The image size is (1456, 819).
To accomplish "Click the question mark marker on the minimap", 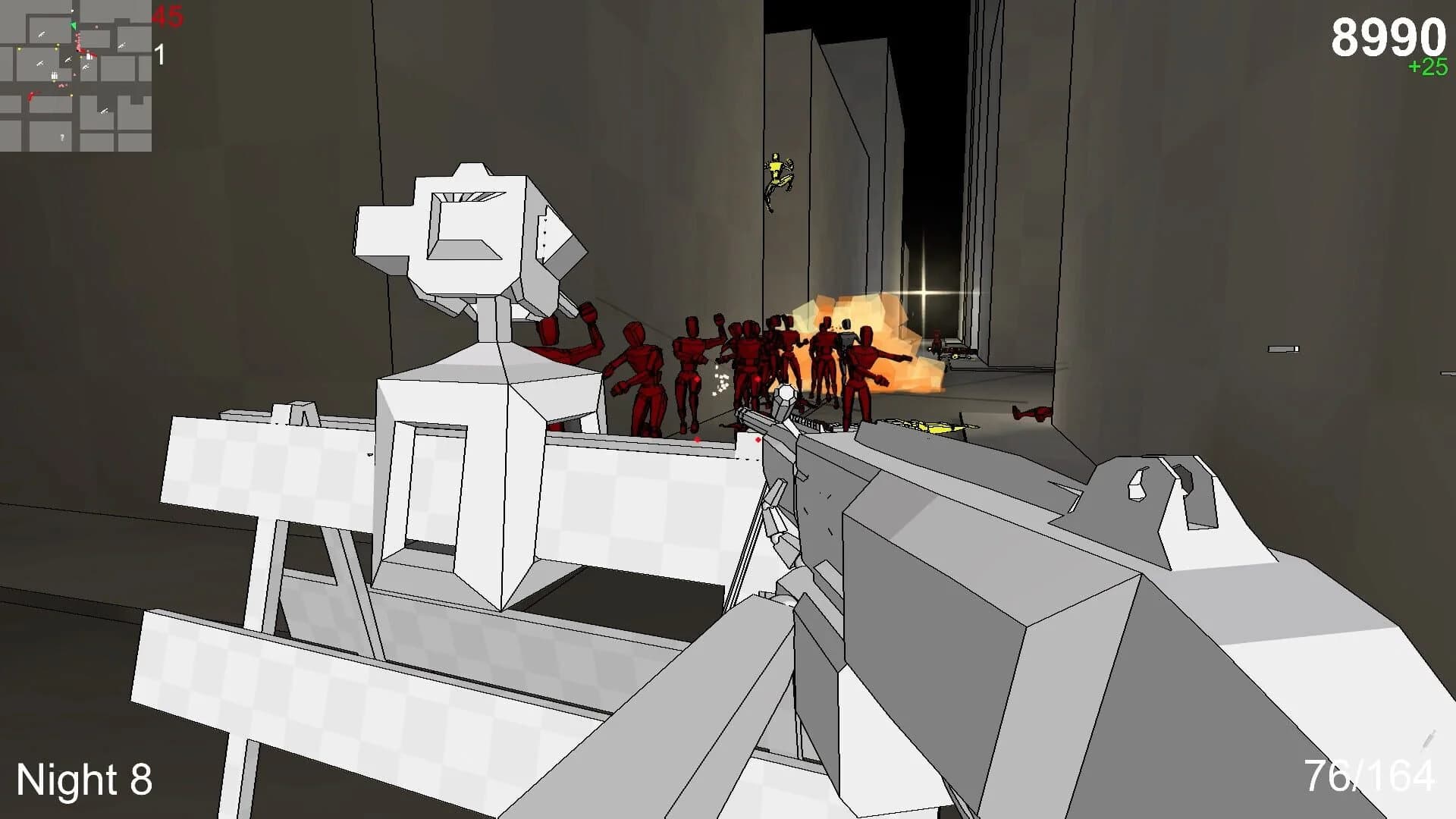I will [x=62, y=137].
